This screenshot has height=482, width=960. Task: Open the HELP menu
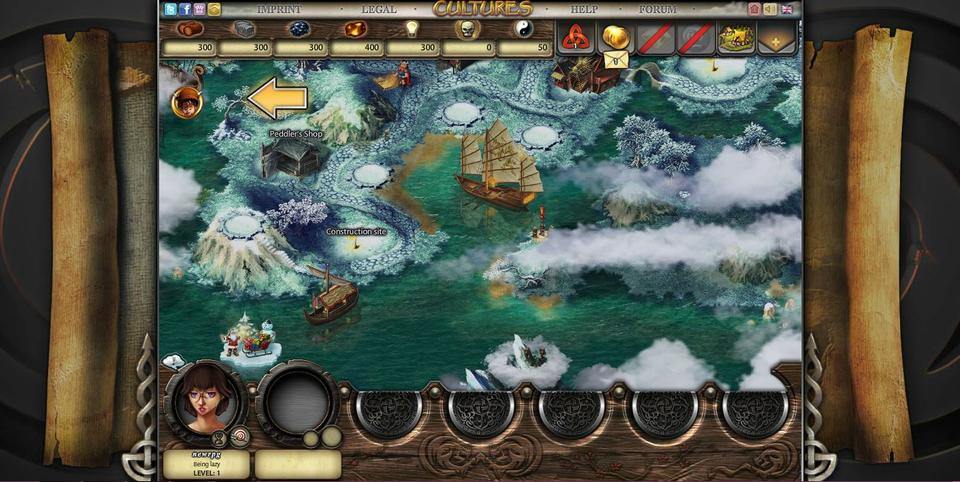pos(583,9)
